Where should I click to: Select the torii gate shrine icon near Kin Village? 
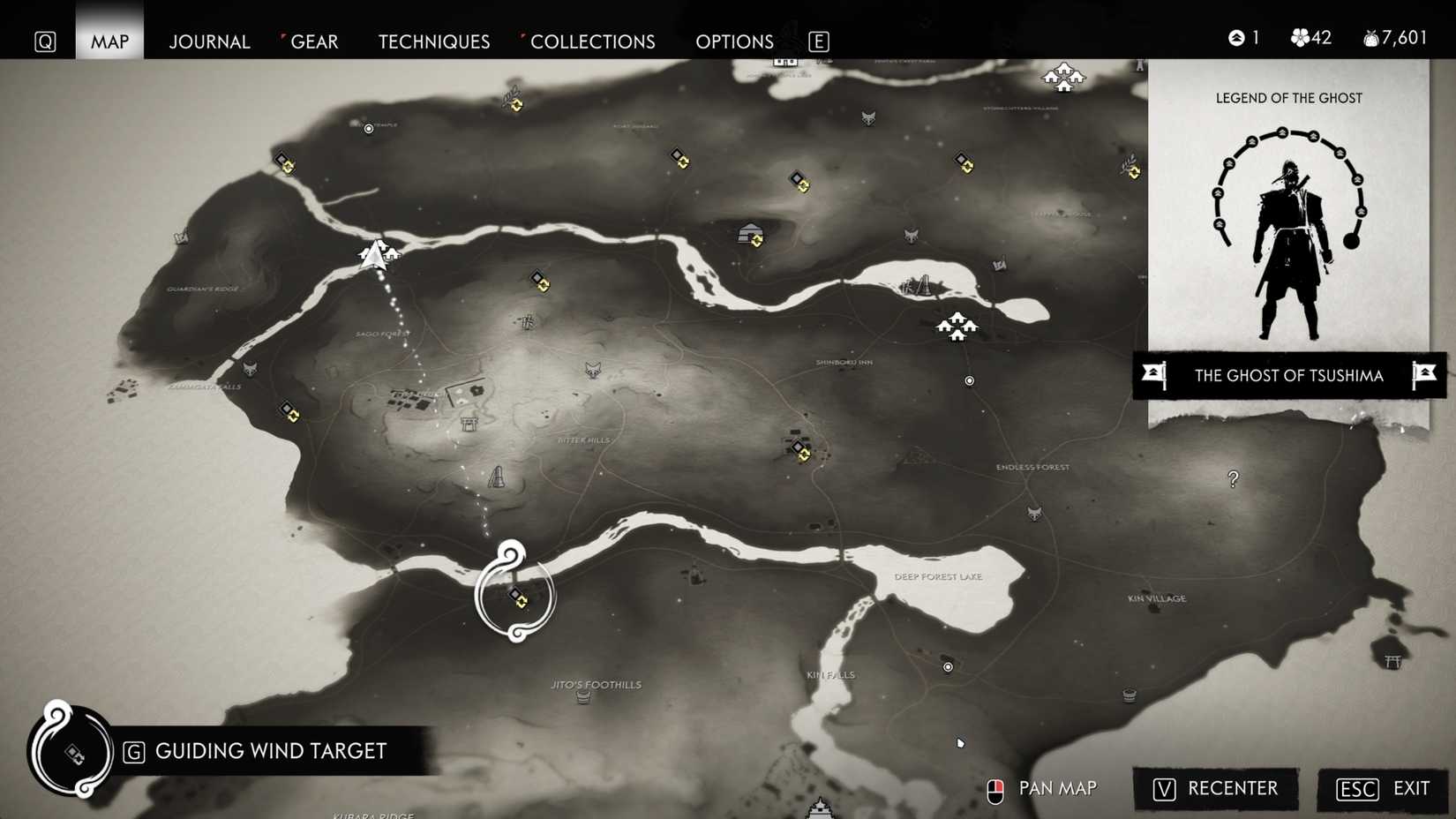(x=1392, y=662)
